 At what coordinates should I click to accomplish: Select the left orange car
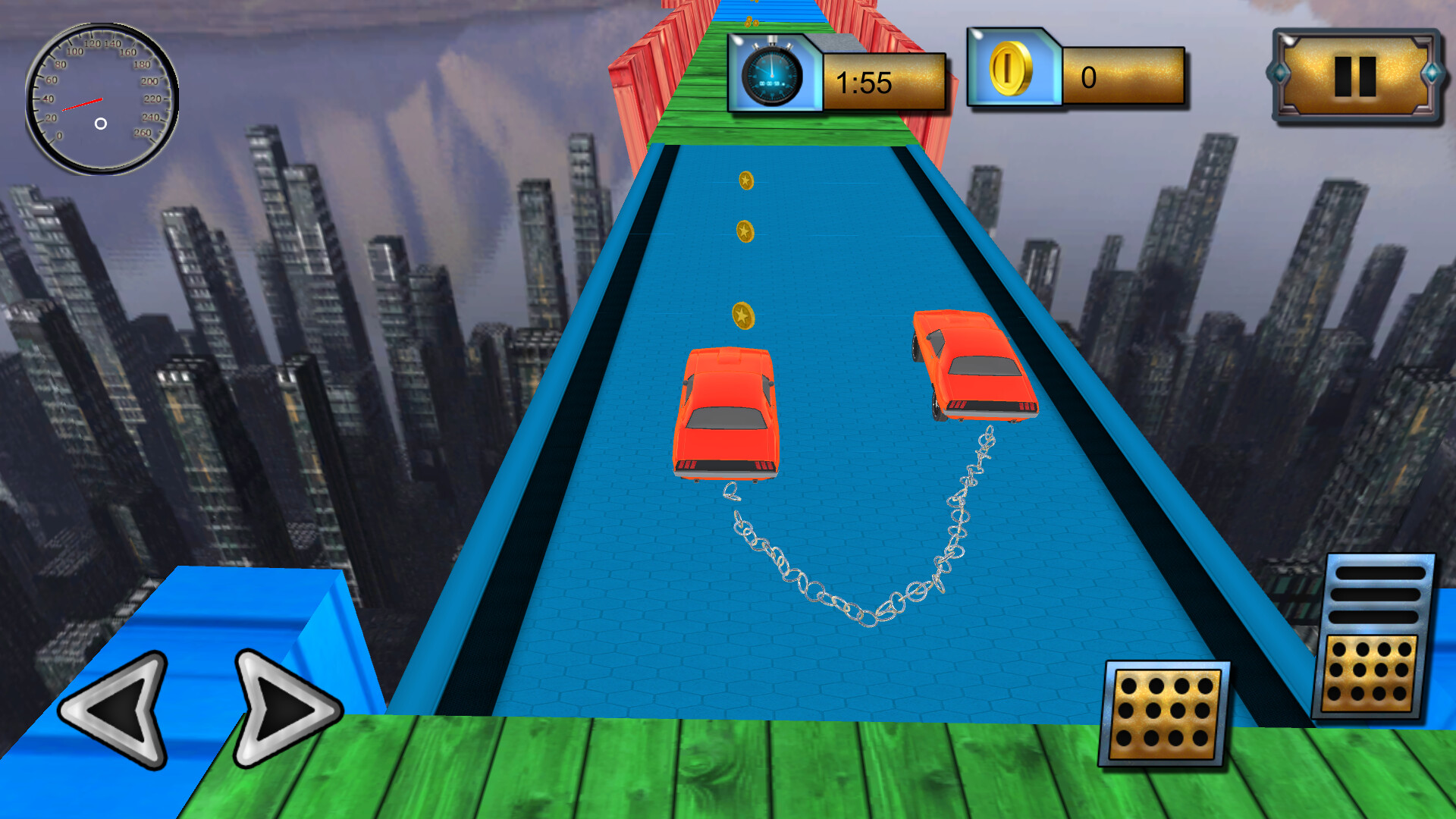(x=726, y=413)
